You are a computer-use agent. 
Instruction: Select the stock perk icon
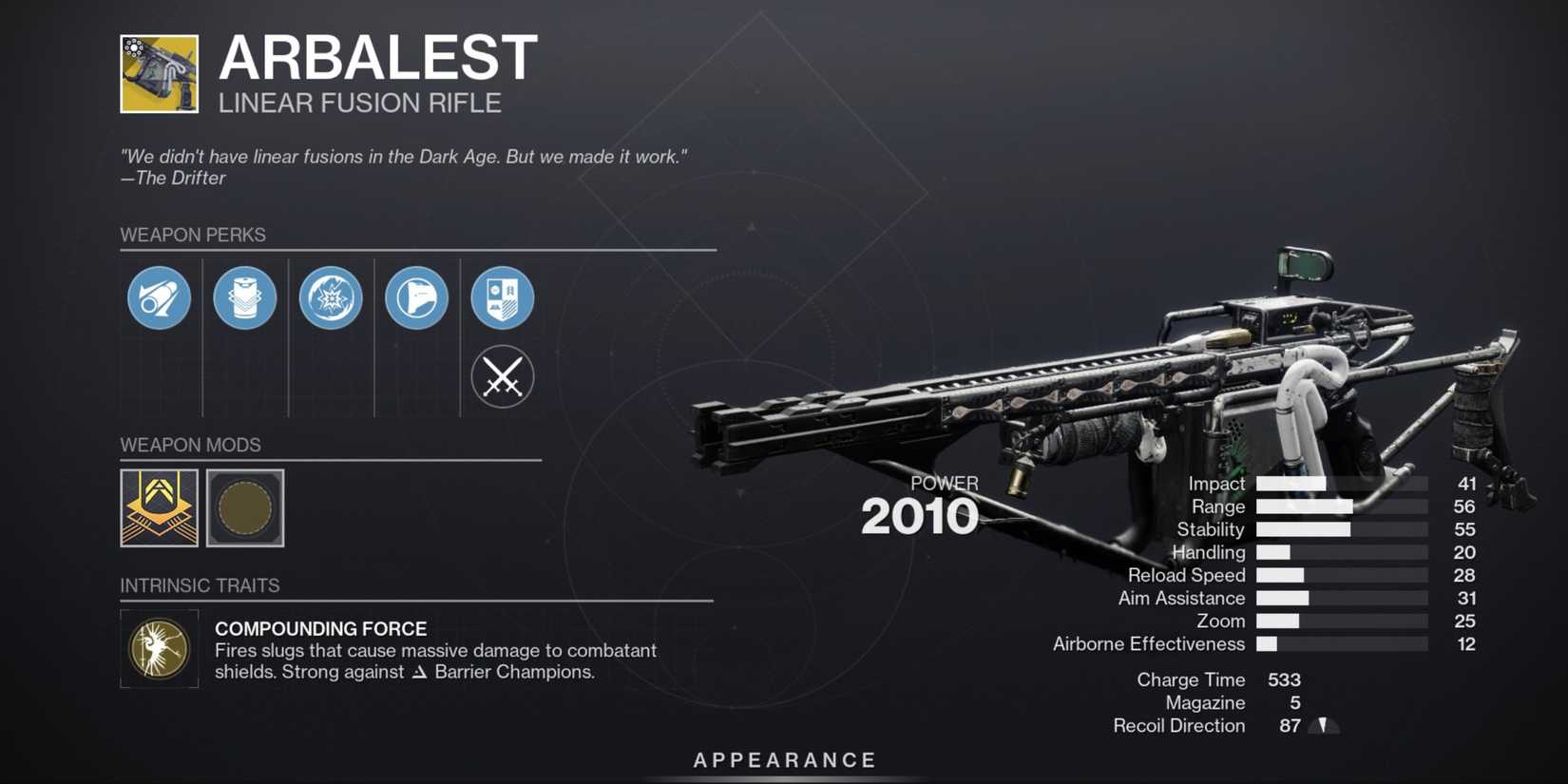(415, 297)
